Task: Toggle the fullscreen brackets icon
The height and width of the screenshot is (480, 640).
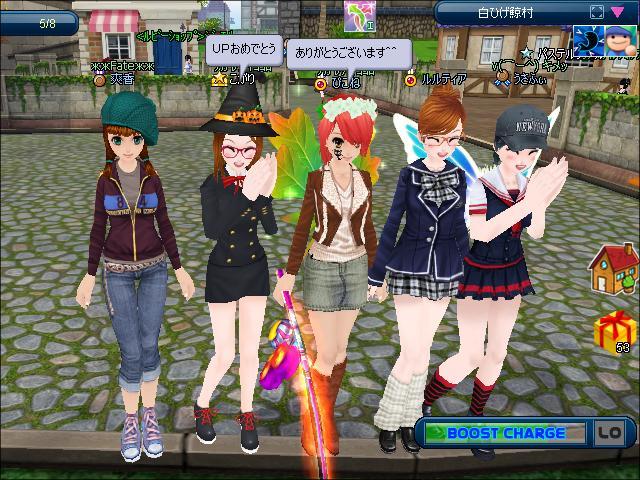Action: [596, 11]
